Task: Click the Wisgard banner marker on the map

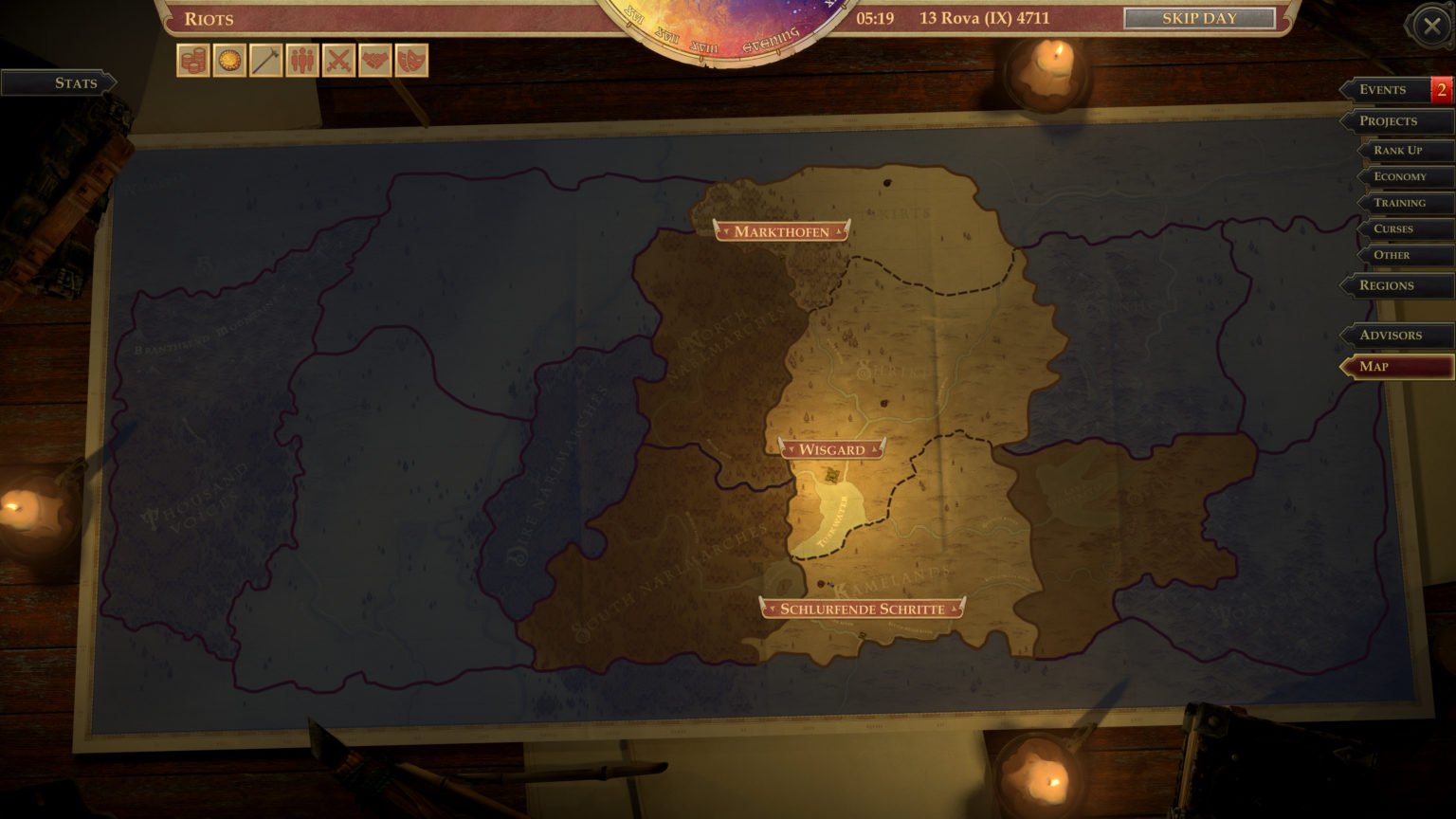Action: tap(833, 449)
